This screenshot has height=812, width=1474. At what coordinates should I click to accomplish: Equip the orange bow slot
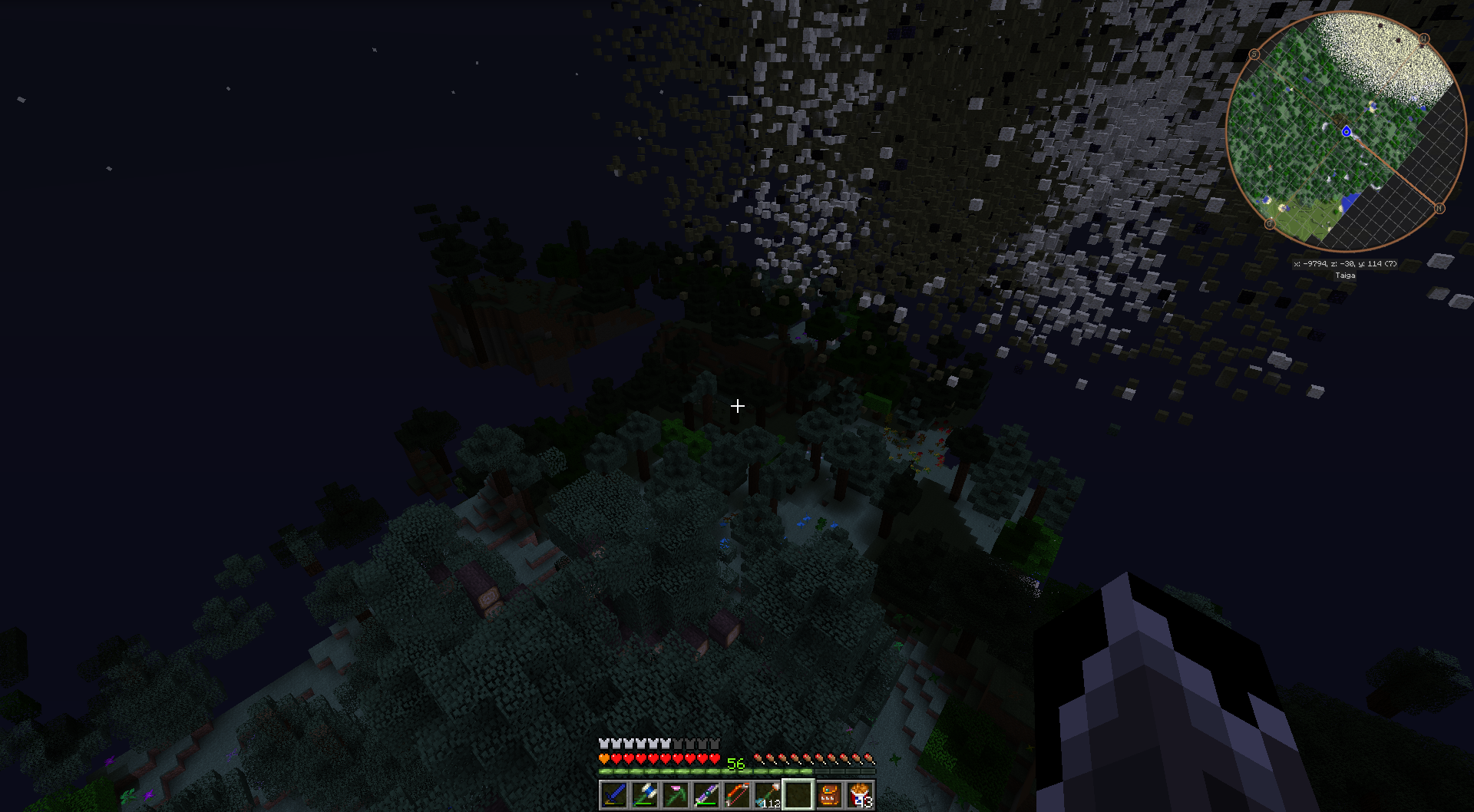(x=736, y=794)
